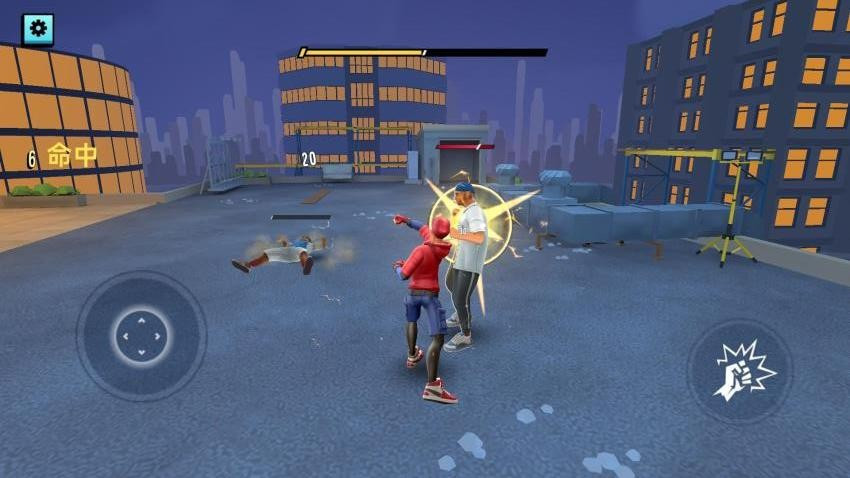Touch the virtual movement joystick
This screenshot has width=850, height=478.
coord(141,336)
